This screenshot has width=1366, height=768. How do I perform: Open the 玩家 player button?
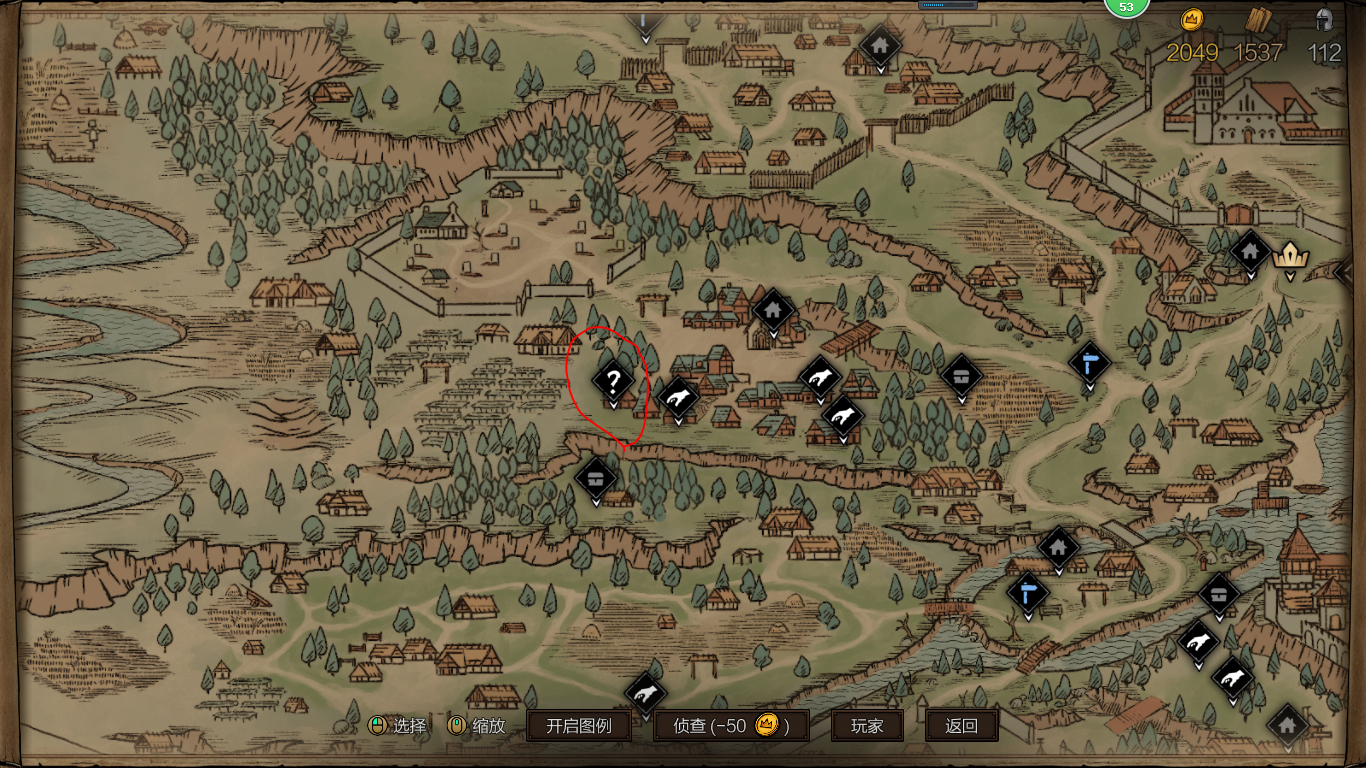point(867,726)
